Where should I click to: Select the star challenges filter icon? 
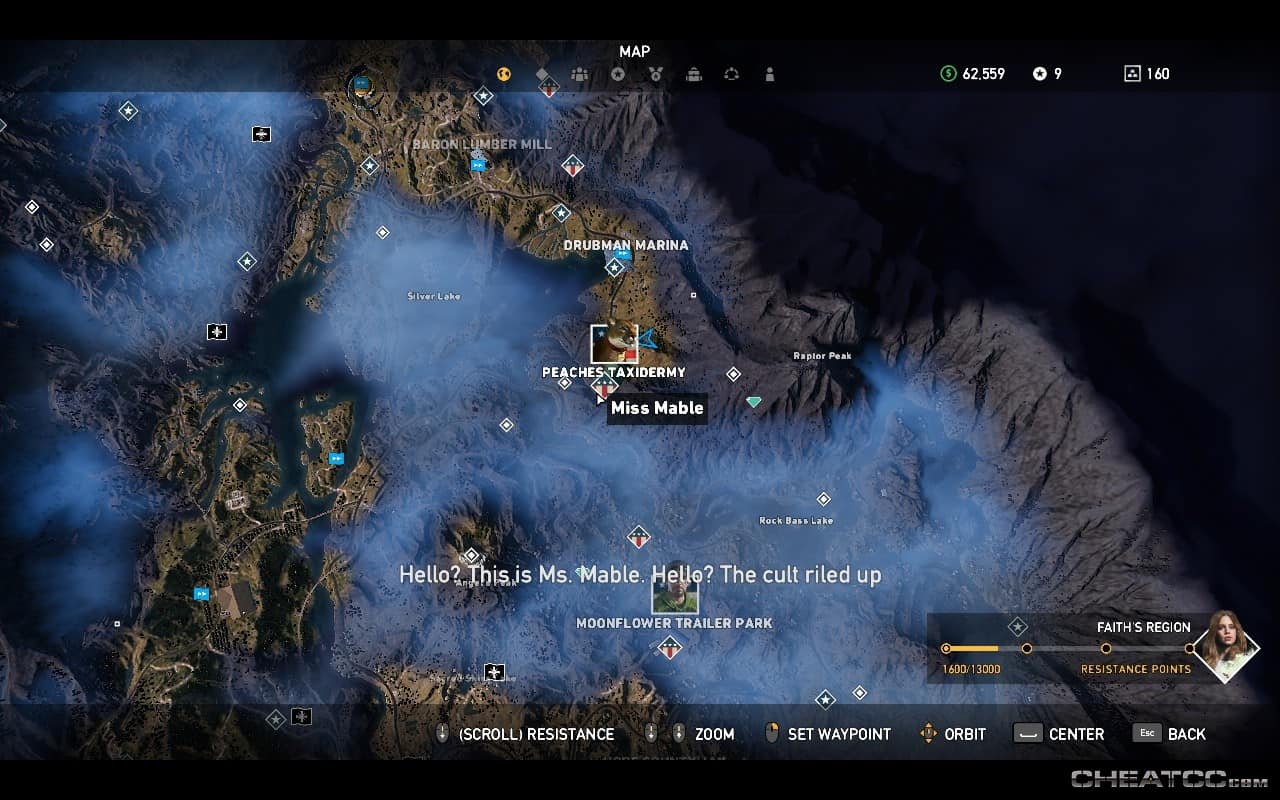point(616,73)
